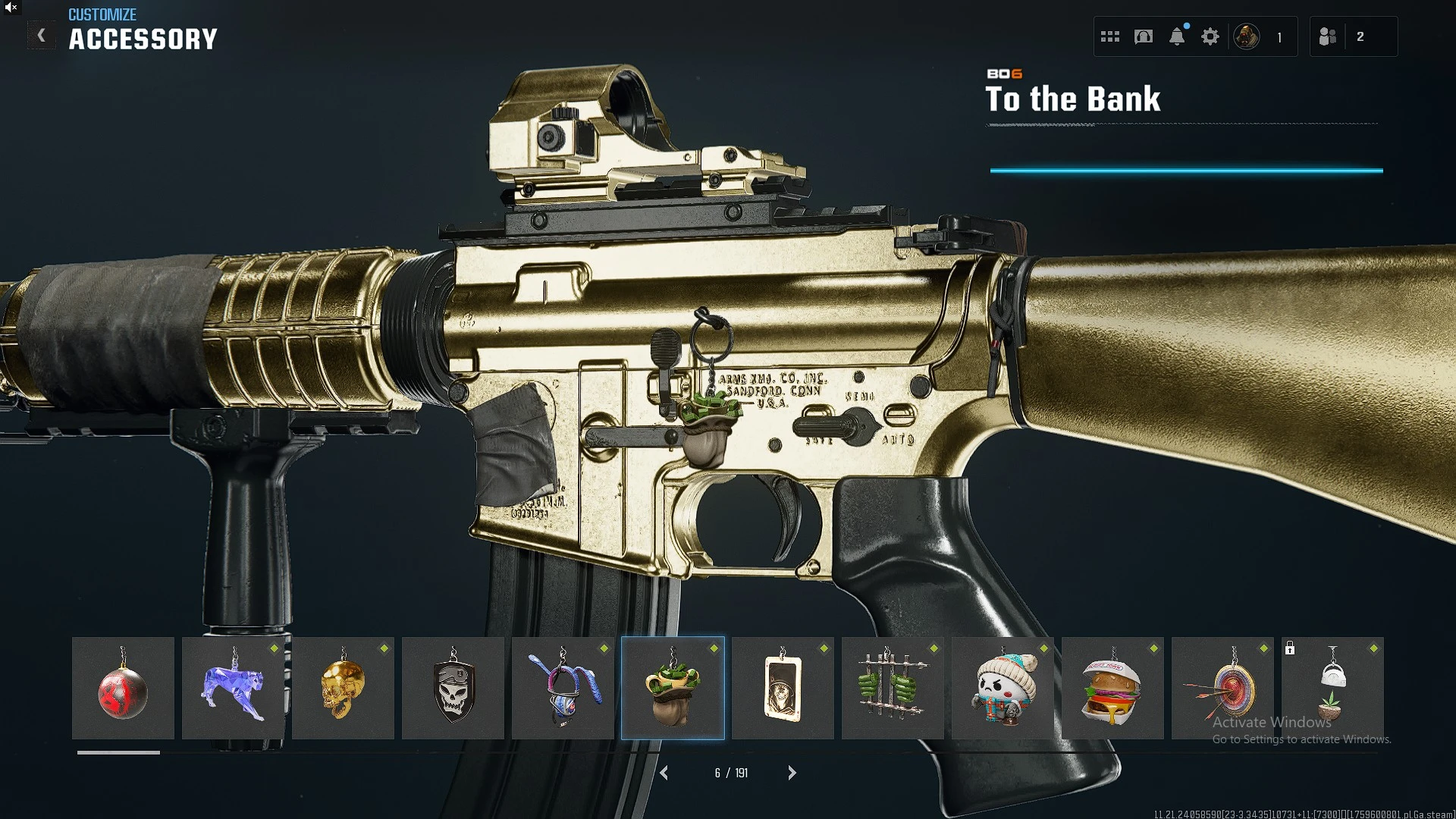Choose the blue crystal panther charm
The width and height of the screenshot is (1456, 819).
tap(233, 689)
